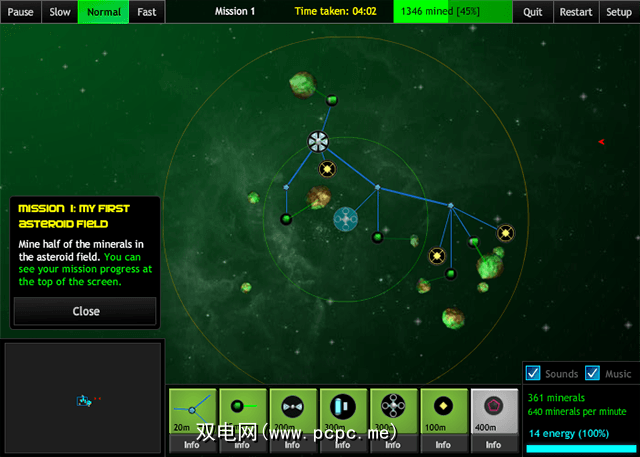Switch to Fast game speed
This screenshot has height=457, width=640.
[147, 12]
